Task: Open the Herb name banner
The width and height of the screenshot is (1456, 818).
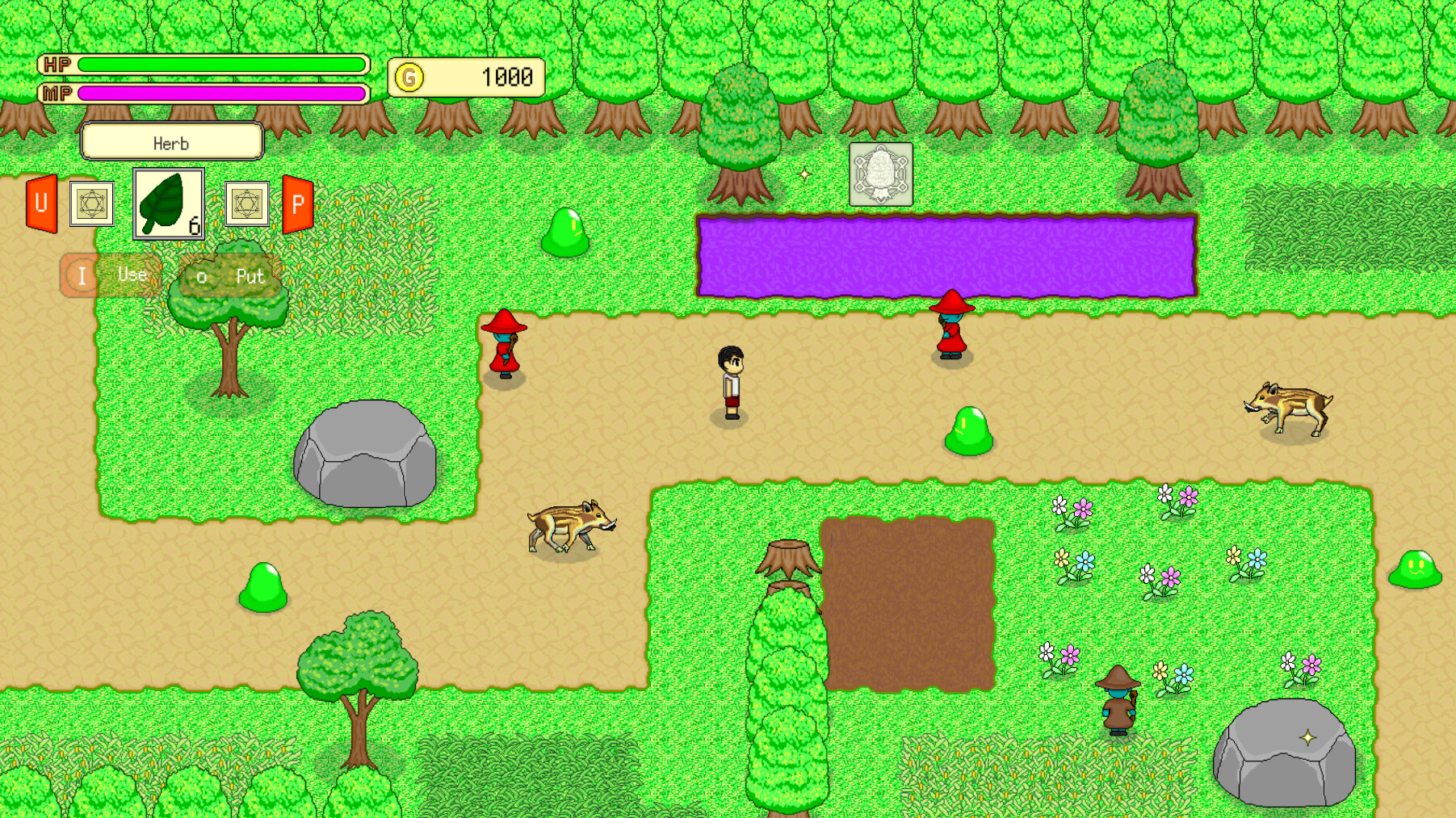Action: pos(171,141)
